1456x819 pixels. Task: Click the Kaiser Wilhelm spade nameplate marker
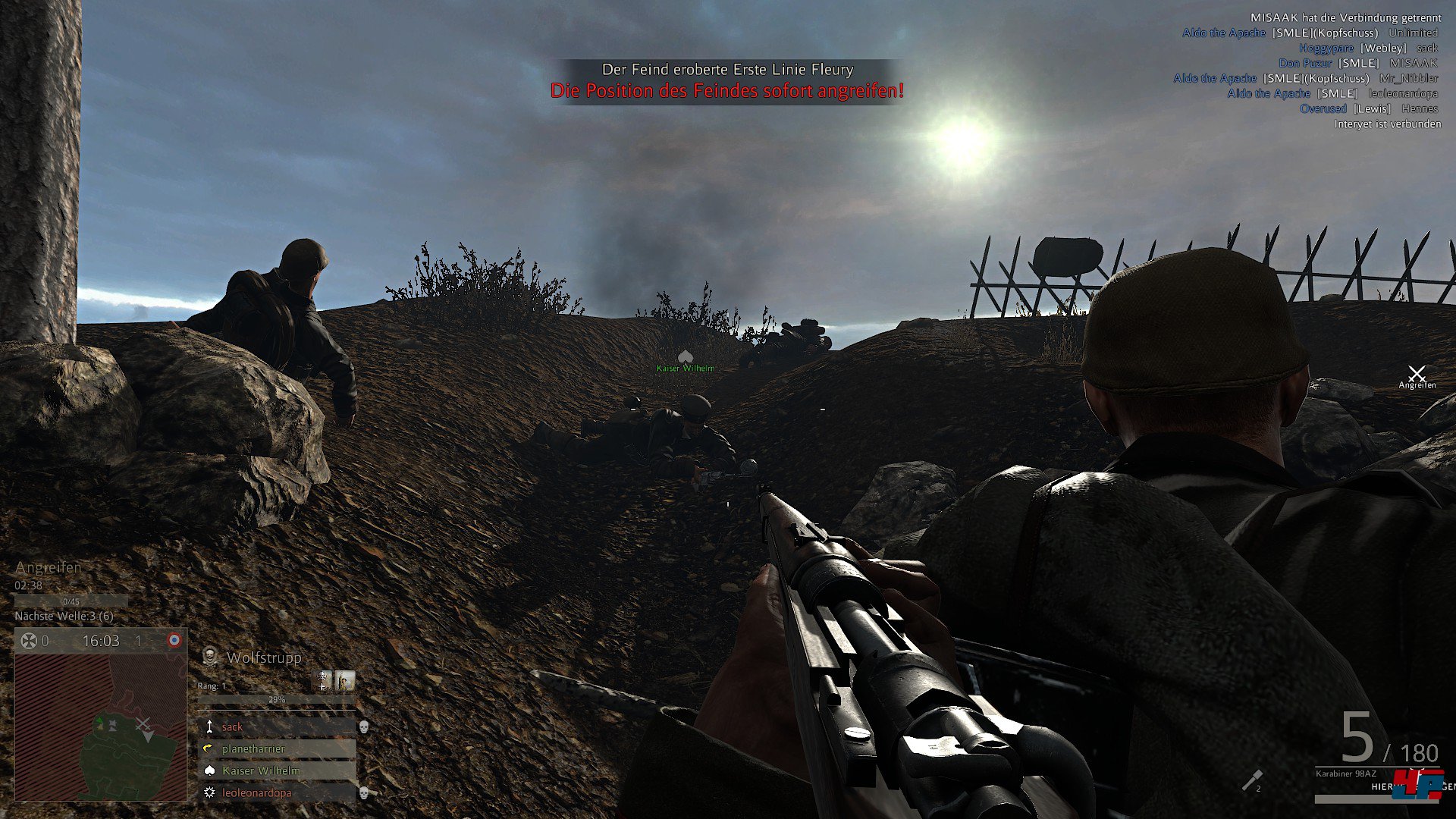click(686, 356)
